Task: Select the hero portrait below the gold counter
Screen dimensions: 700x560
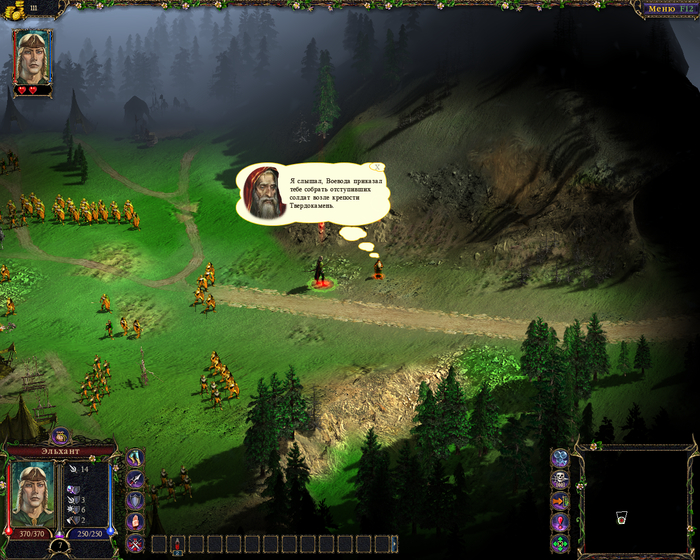Action: (x=33, y=57)
